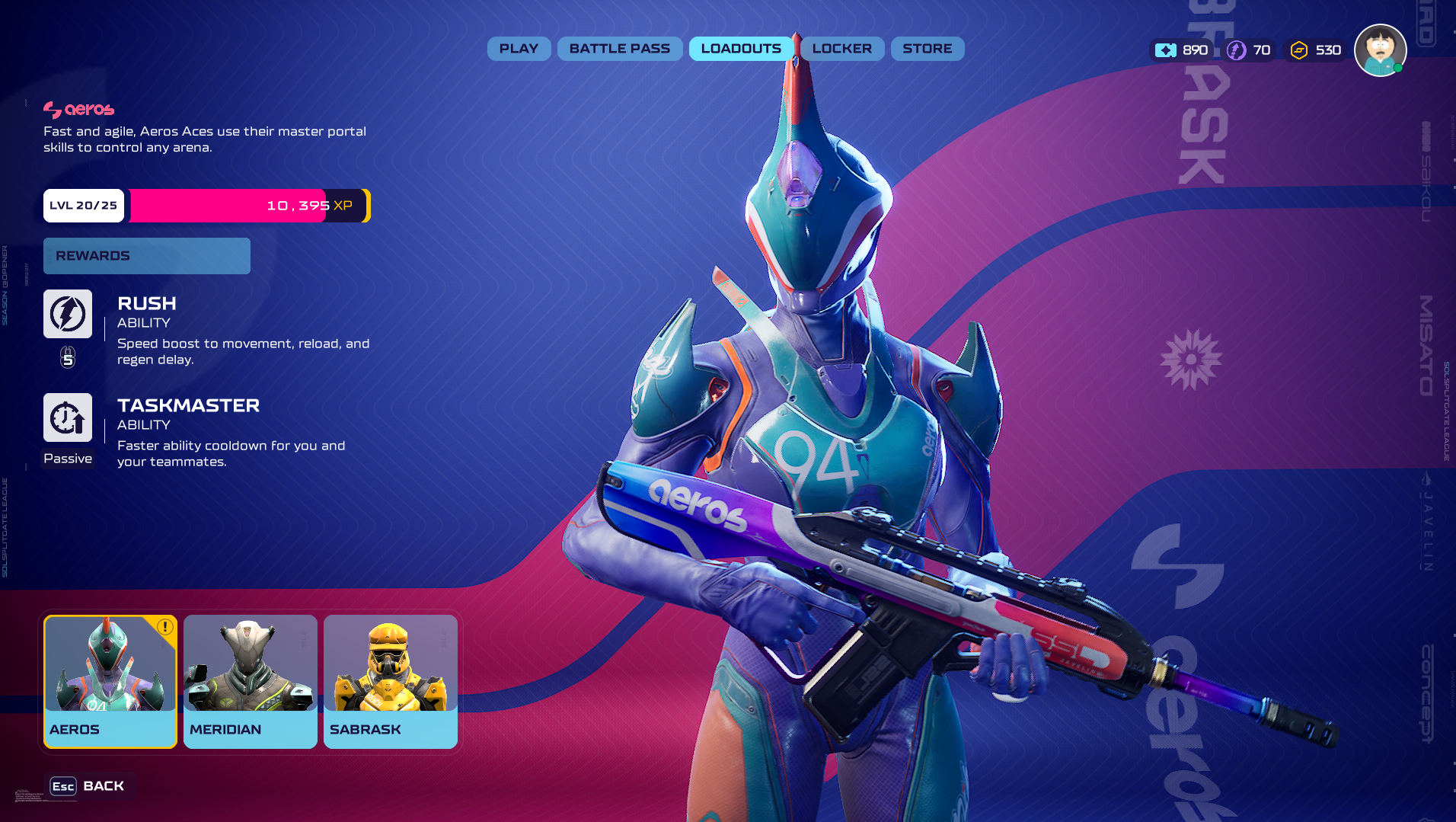Select the Loadouts tab

click(x=741, y=49)
